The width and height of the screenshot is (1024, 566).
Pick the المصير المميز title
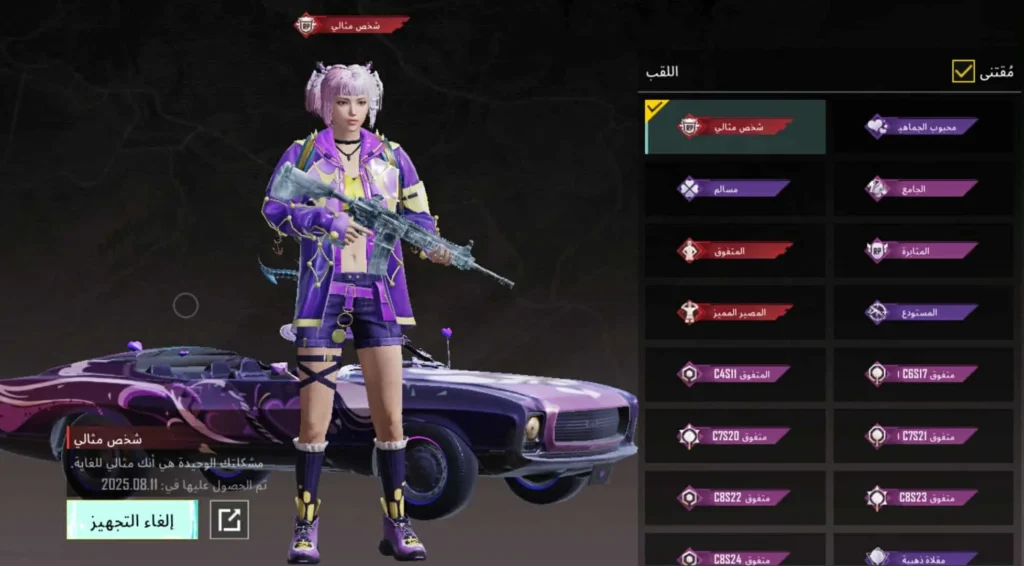(x=735, y=312)
